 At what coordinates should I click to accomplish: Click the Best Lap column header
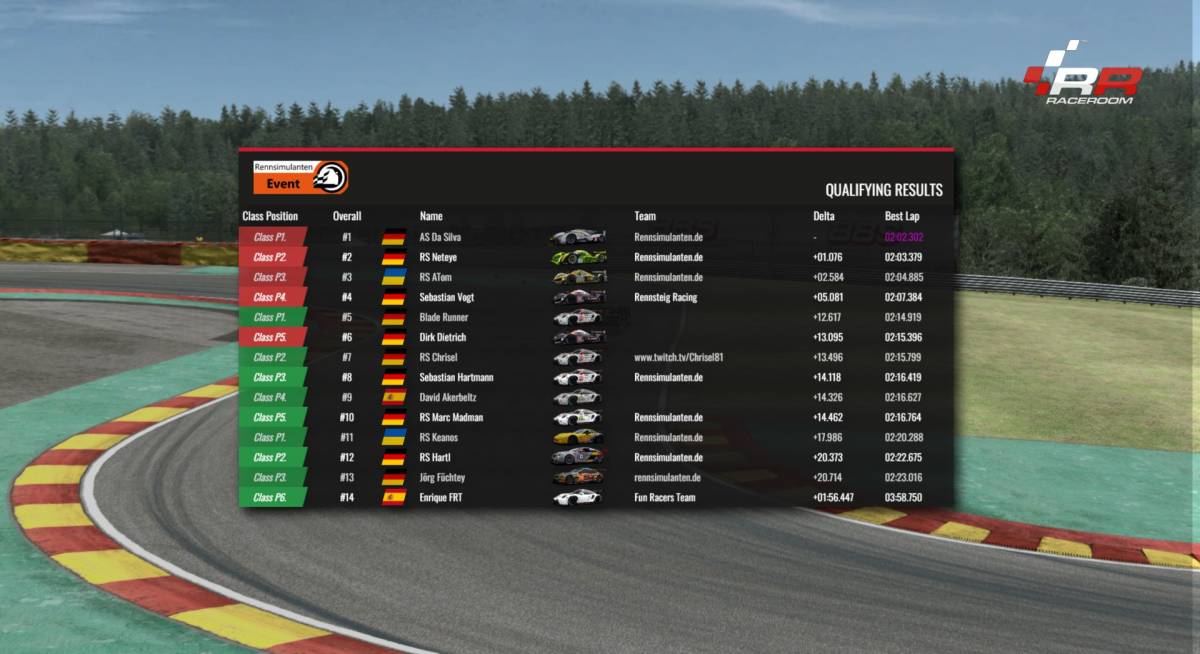tap(901, 216)
